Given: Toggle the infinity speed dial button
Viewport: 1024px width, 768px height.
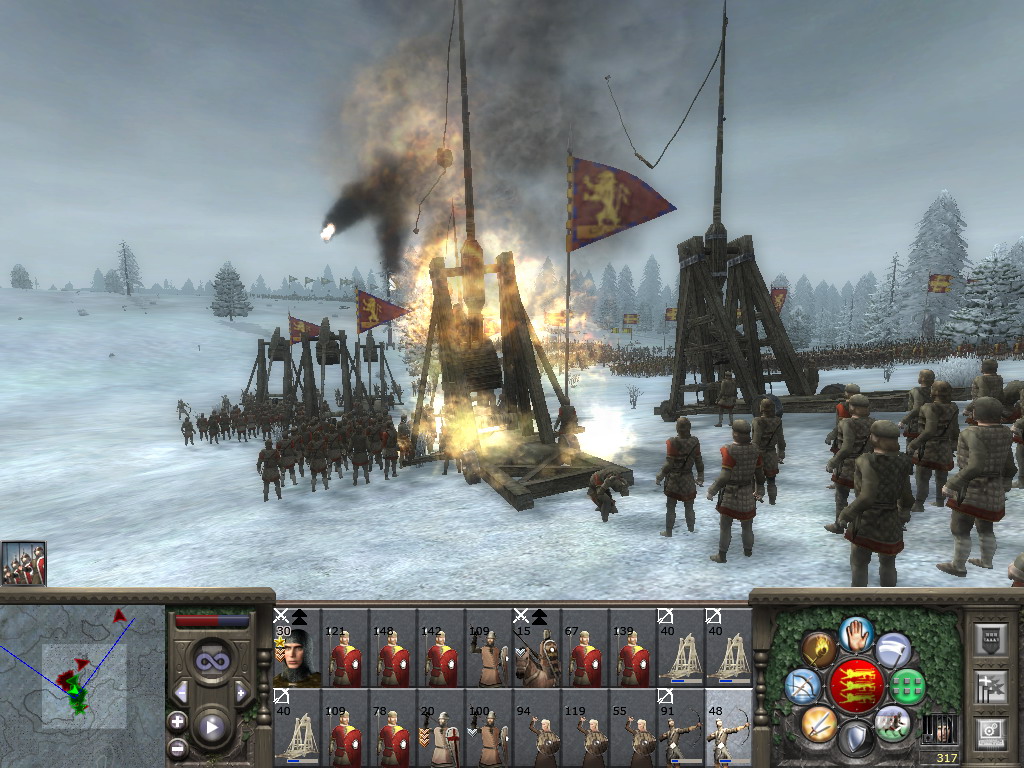Looking at the screenshot, I should (212, 661).
